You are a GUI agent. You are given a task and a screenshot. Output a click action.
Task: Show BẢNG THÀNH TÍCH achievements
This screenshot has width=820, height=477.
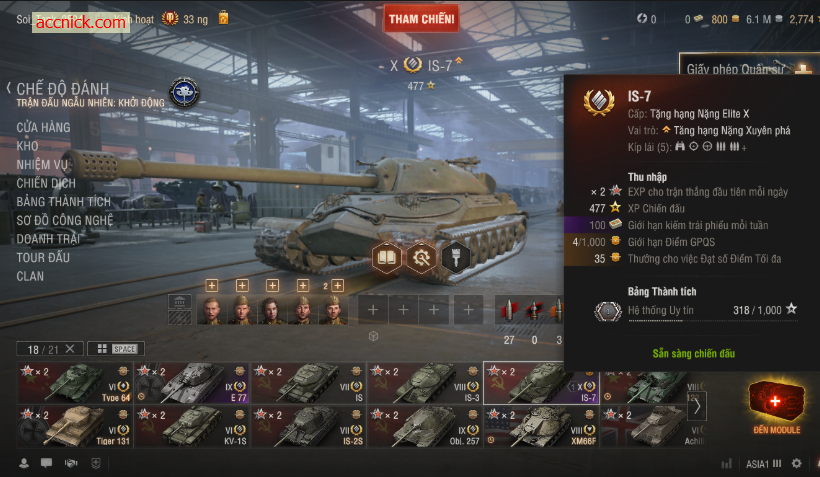click(64, 202)
